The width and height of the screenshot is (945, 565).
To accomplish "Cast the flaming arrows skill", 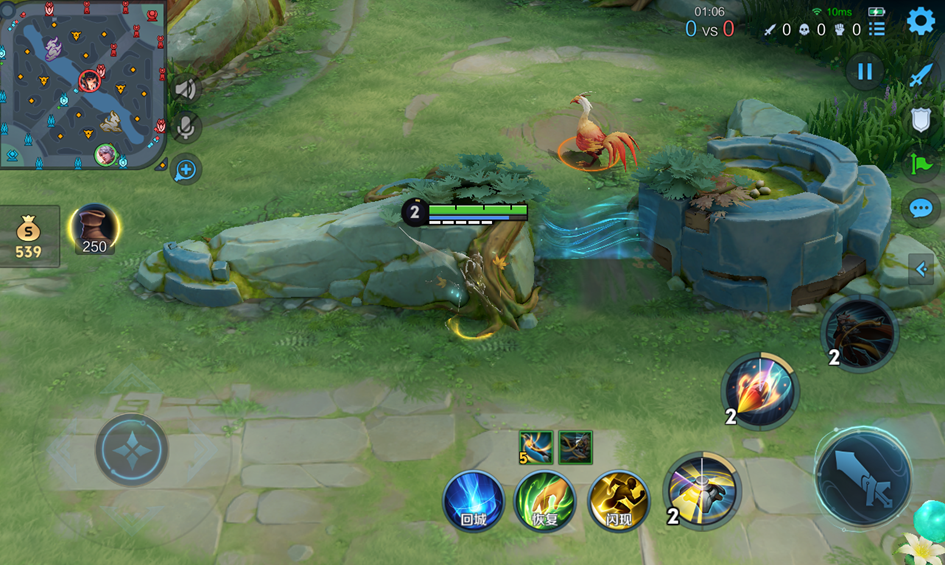I will click(x=761, y=389).
